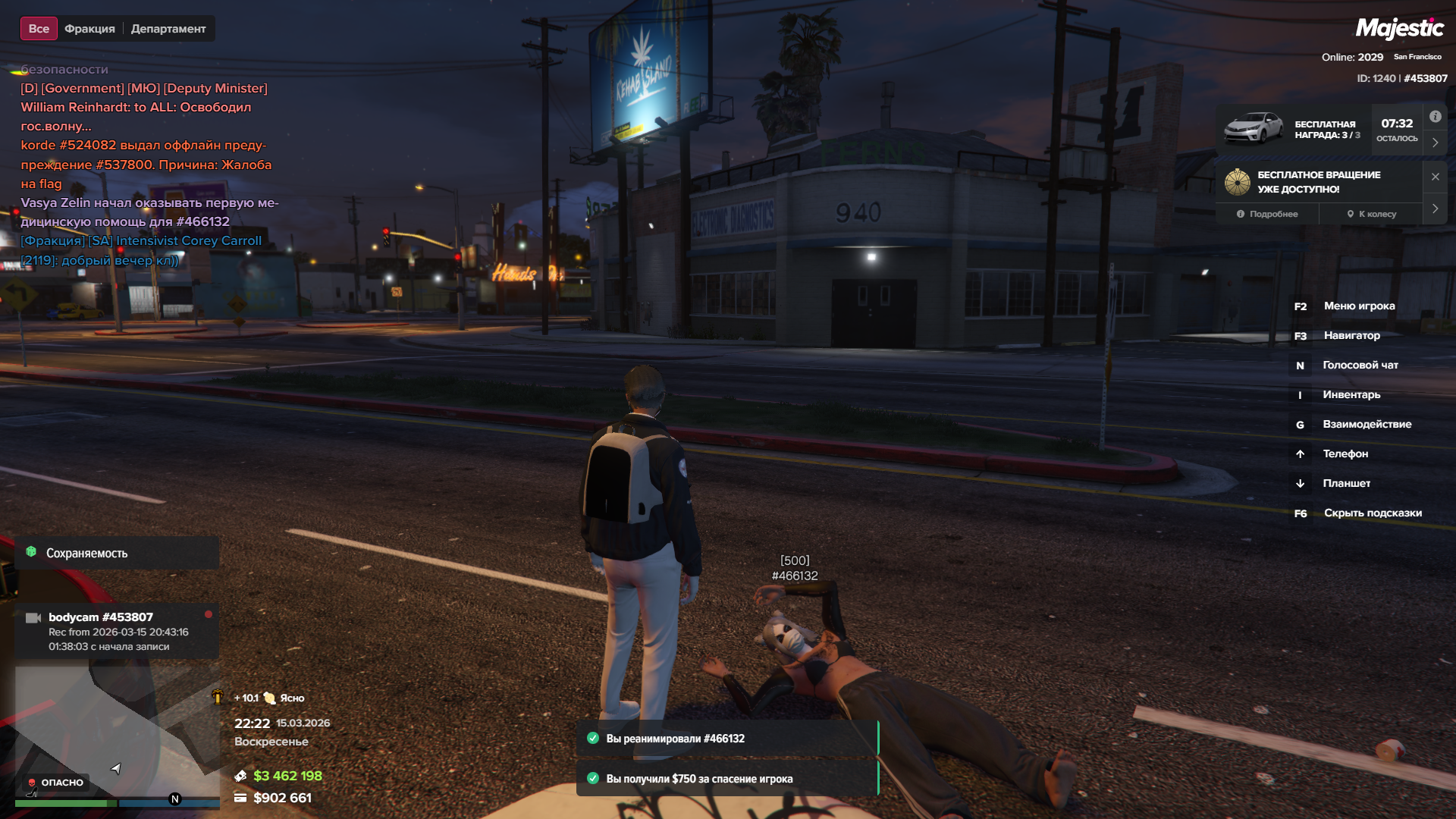Click the minimap
This screenshot has height=819, width=1456.
click(114, 728)
